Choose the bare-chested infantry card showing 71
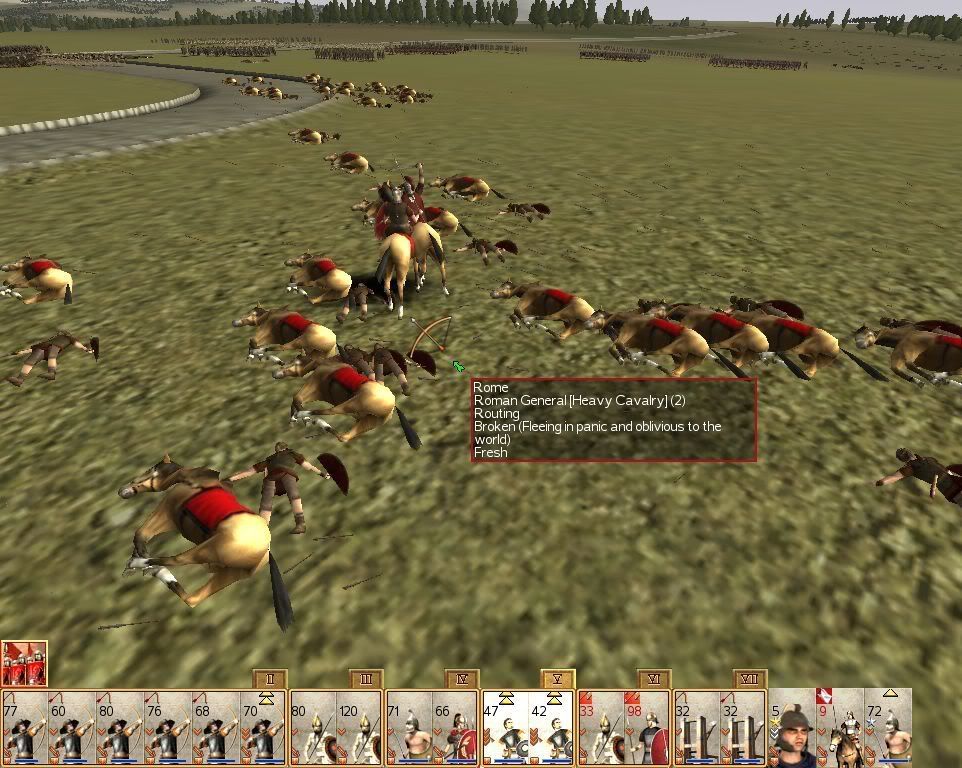 click(408, 726)
